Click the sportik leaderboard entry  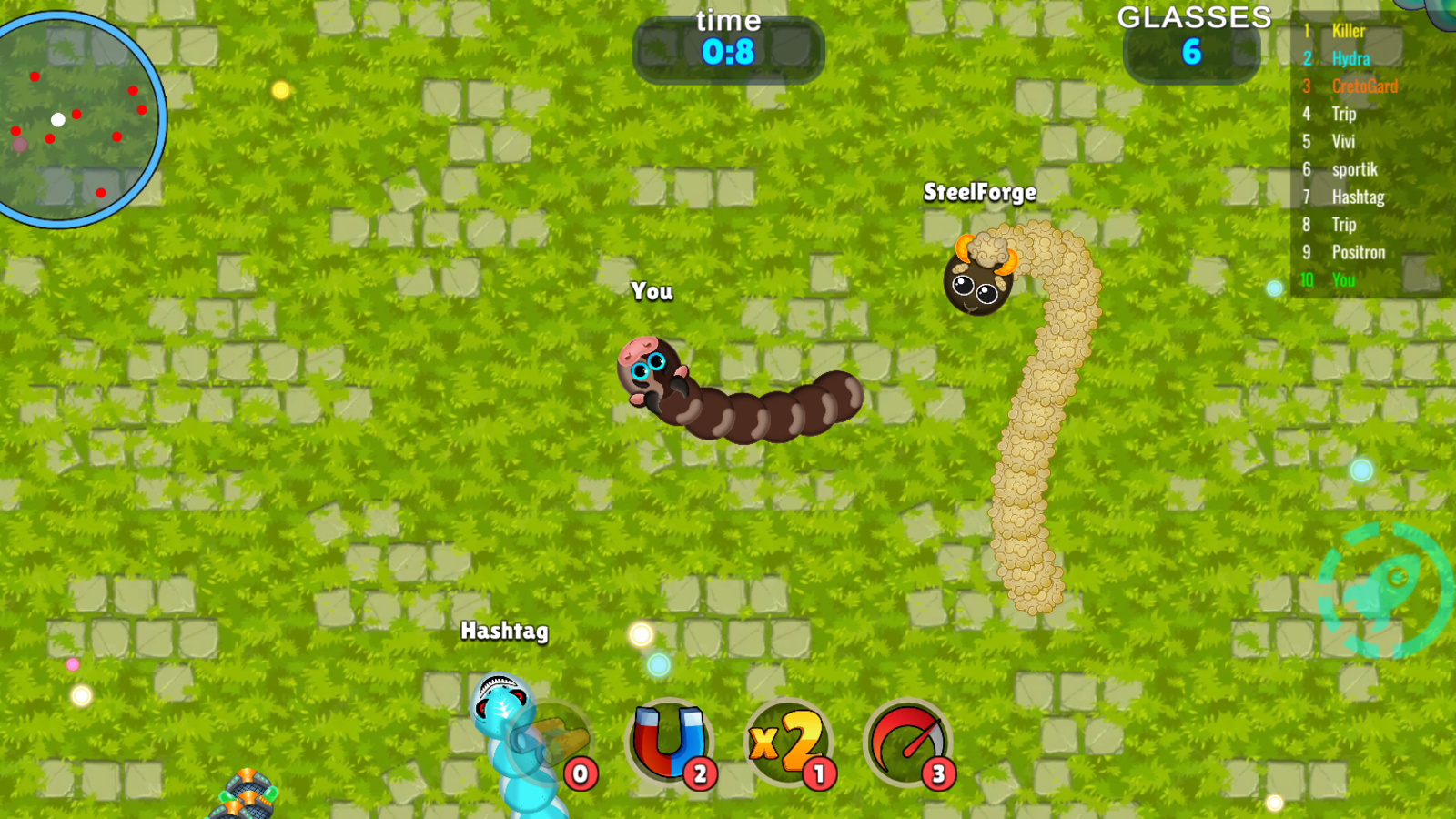[x=1354, y=169]
